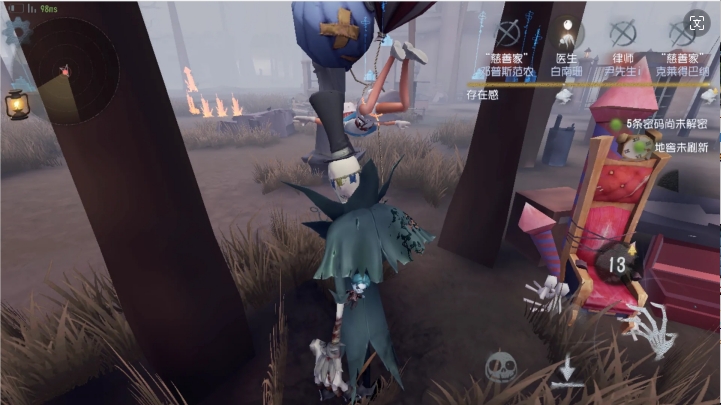Tap the lantern icon
The image size is (721, 405).
click(16, 104)
